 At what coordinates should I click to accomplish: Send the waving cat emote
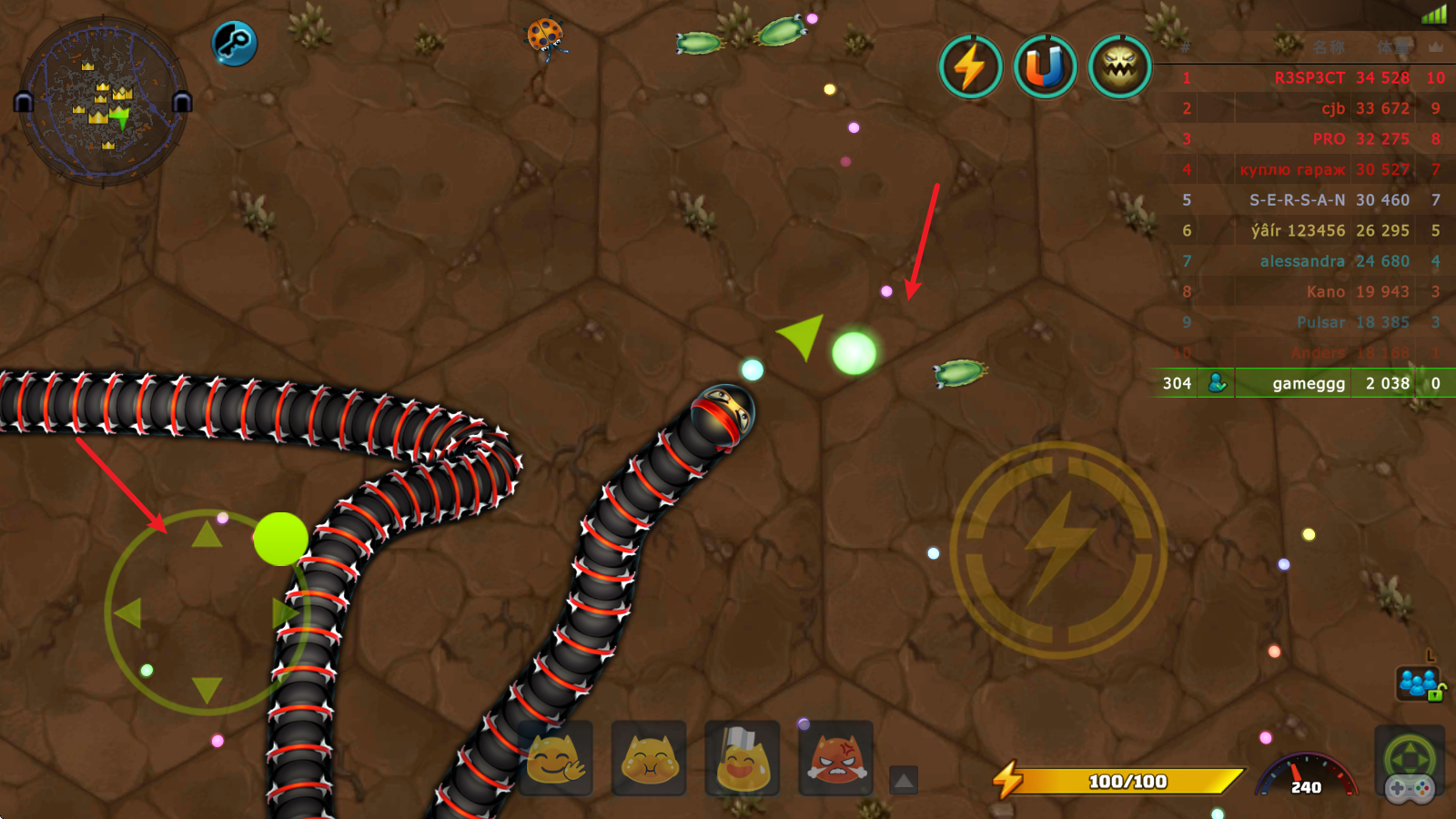coord(555,758)
